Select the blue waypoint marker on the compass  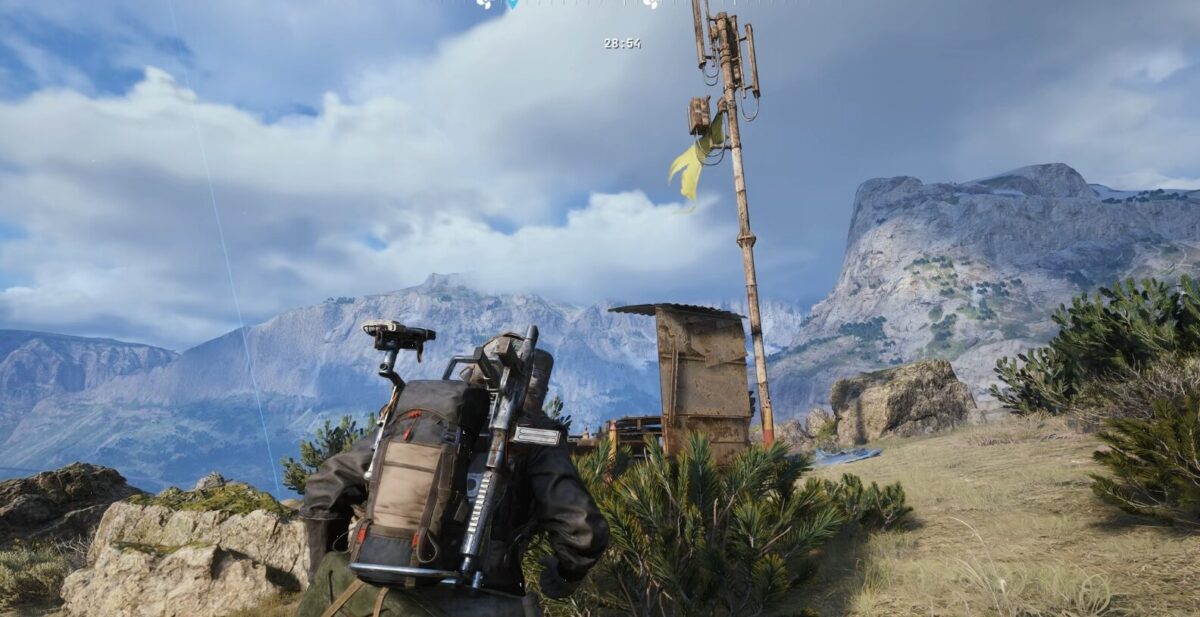tap(513, 4)
